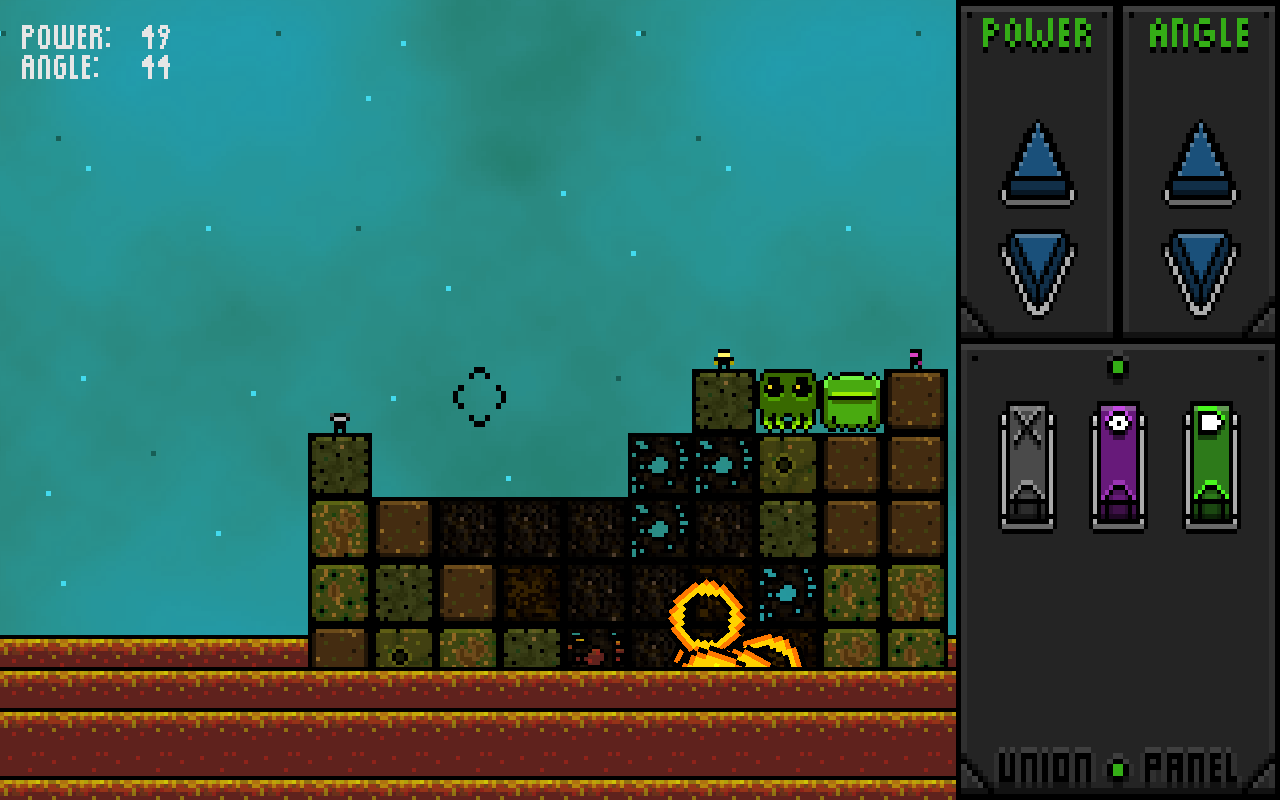Increase power with the up arrow
Viewport: 1280px width, 800px height.
[x=1037, y=163]
